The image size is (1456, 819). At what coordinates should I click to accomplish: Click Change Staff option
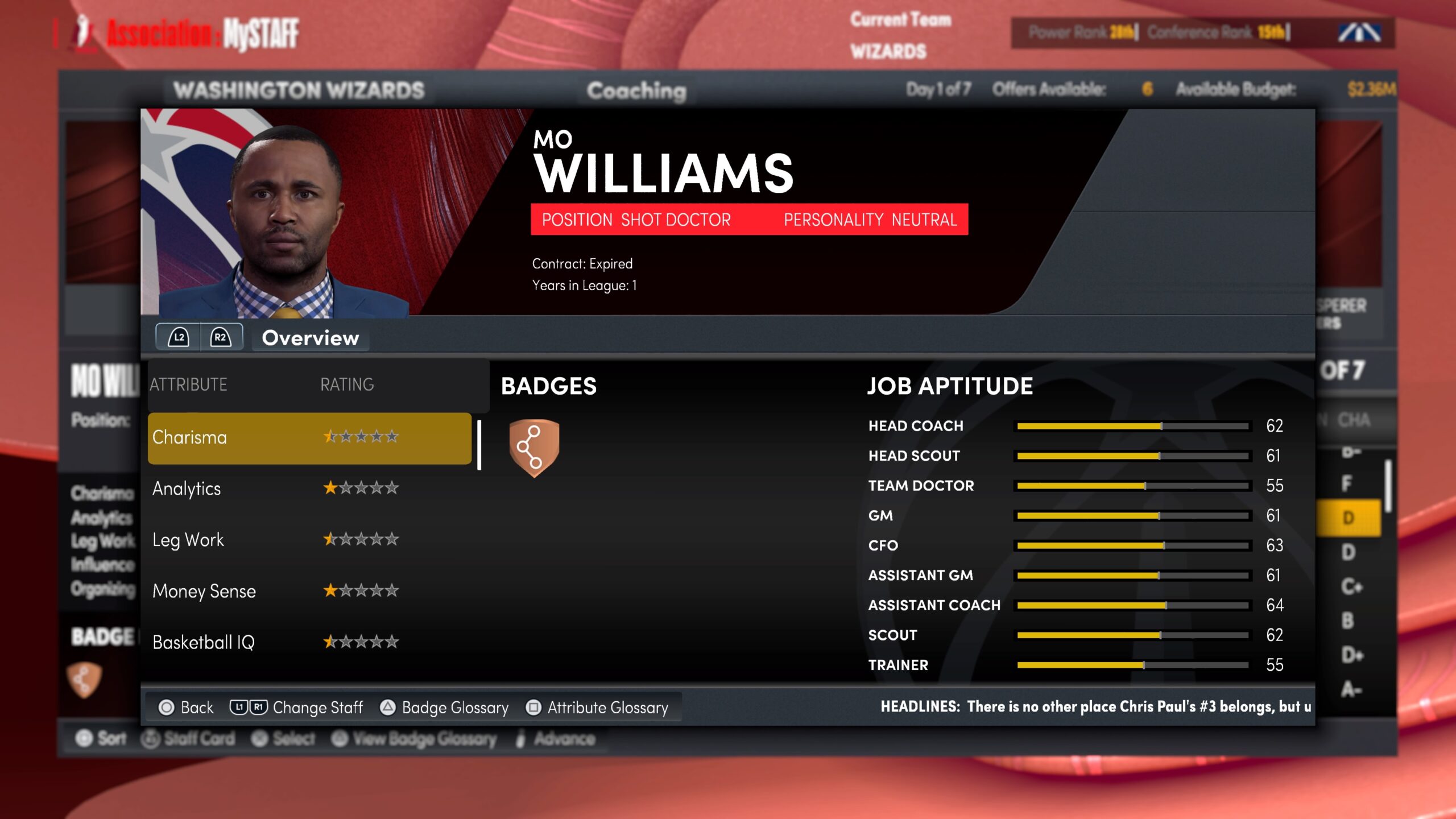click(x=296, y=708)
